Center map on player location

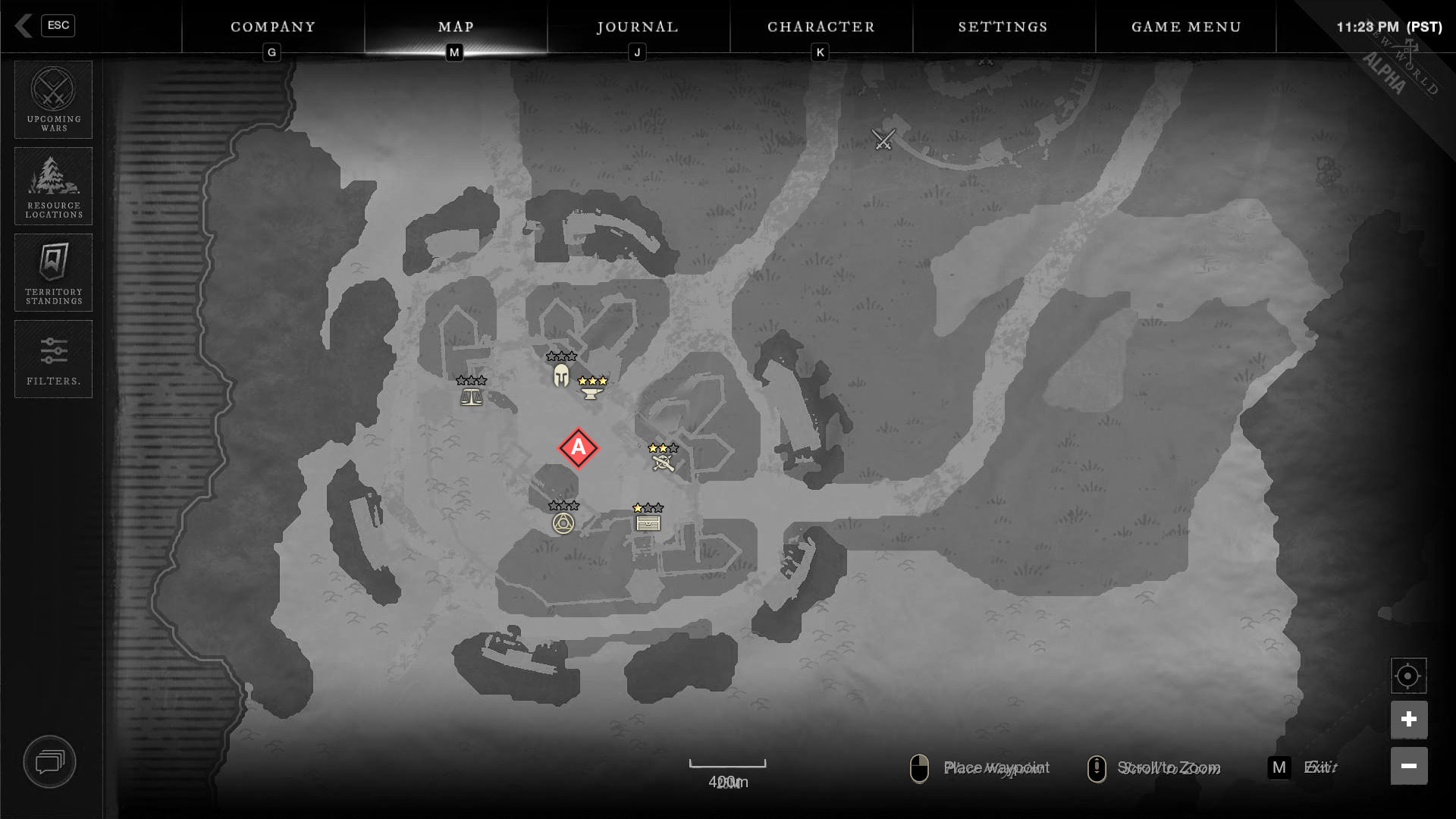[1408, 676]
